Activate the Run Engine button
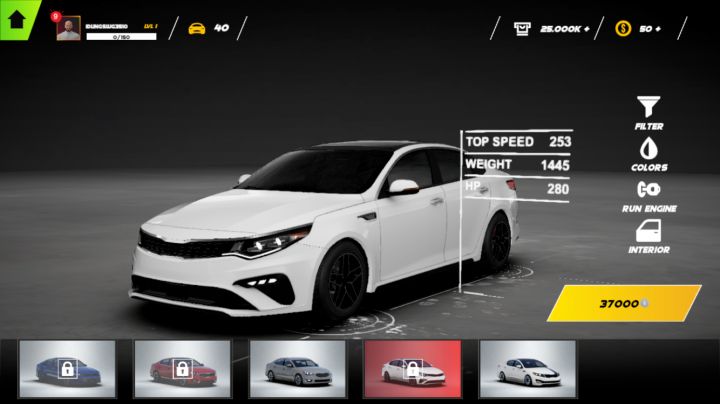The image size is (720, 404). (x=648, y=194)
